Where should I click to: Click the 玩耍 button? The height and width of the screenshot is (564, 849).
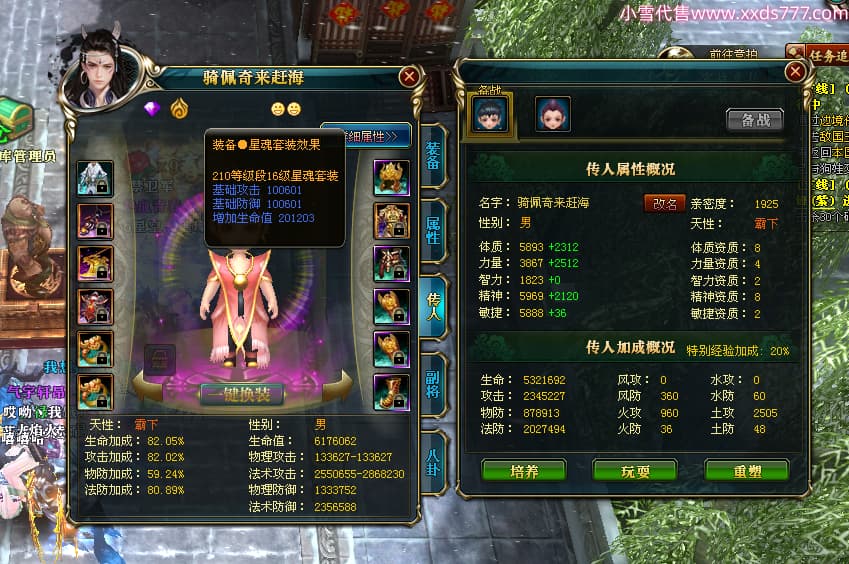634,470
